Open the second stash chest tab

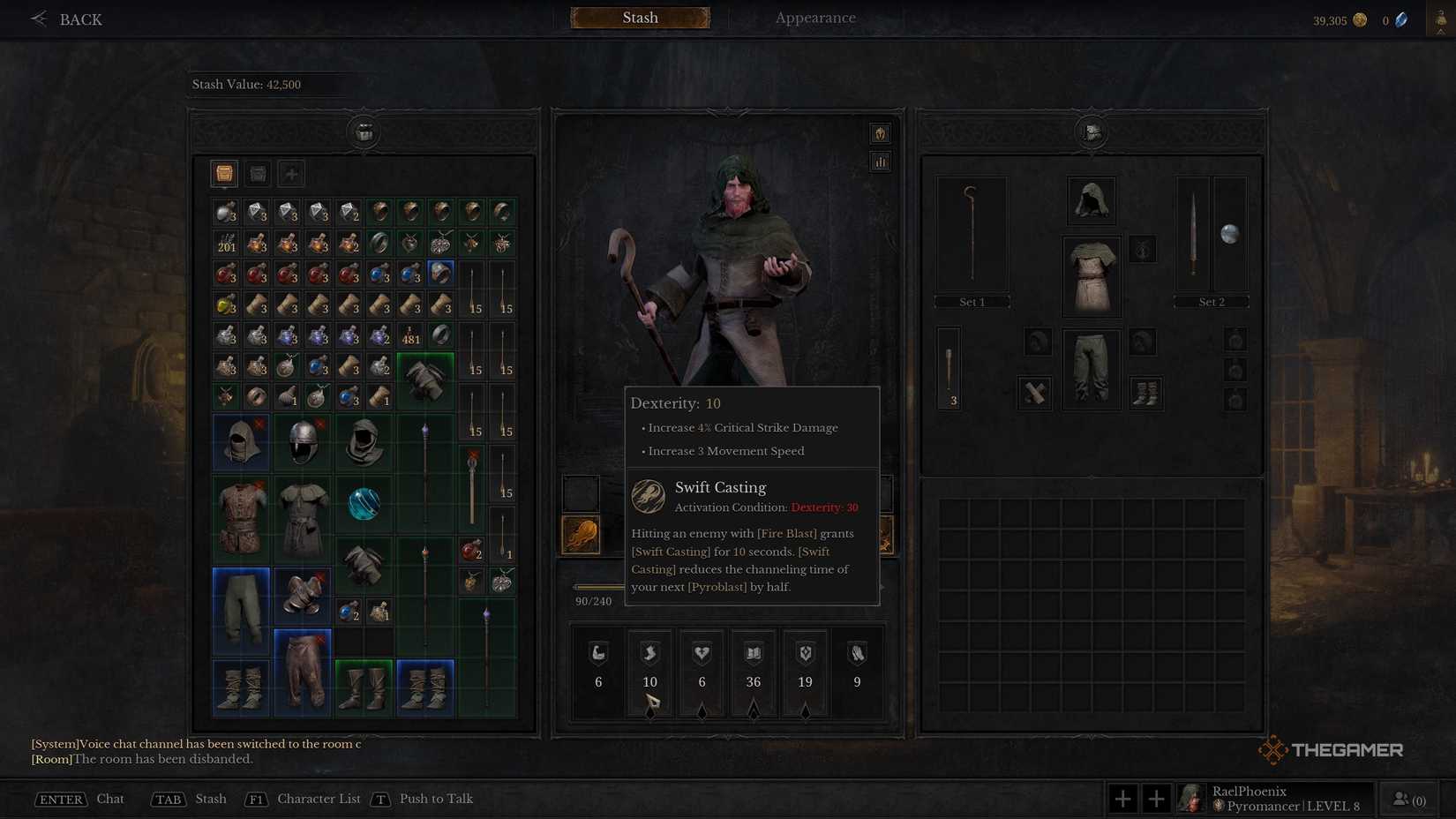tap(257, 173)
